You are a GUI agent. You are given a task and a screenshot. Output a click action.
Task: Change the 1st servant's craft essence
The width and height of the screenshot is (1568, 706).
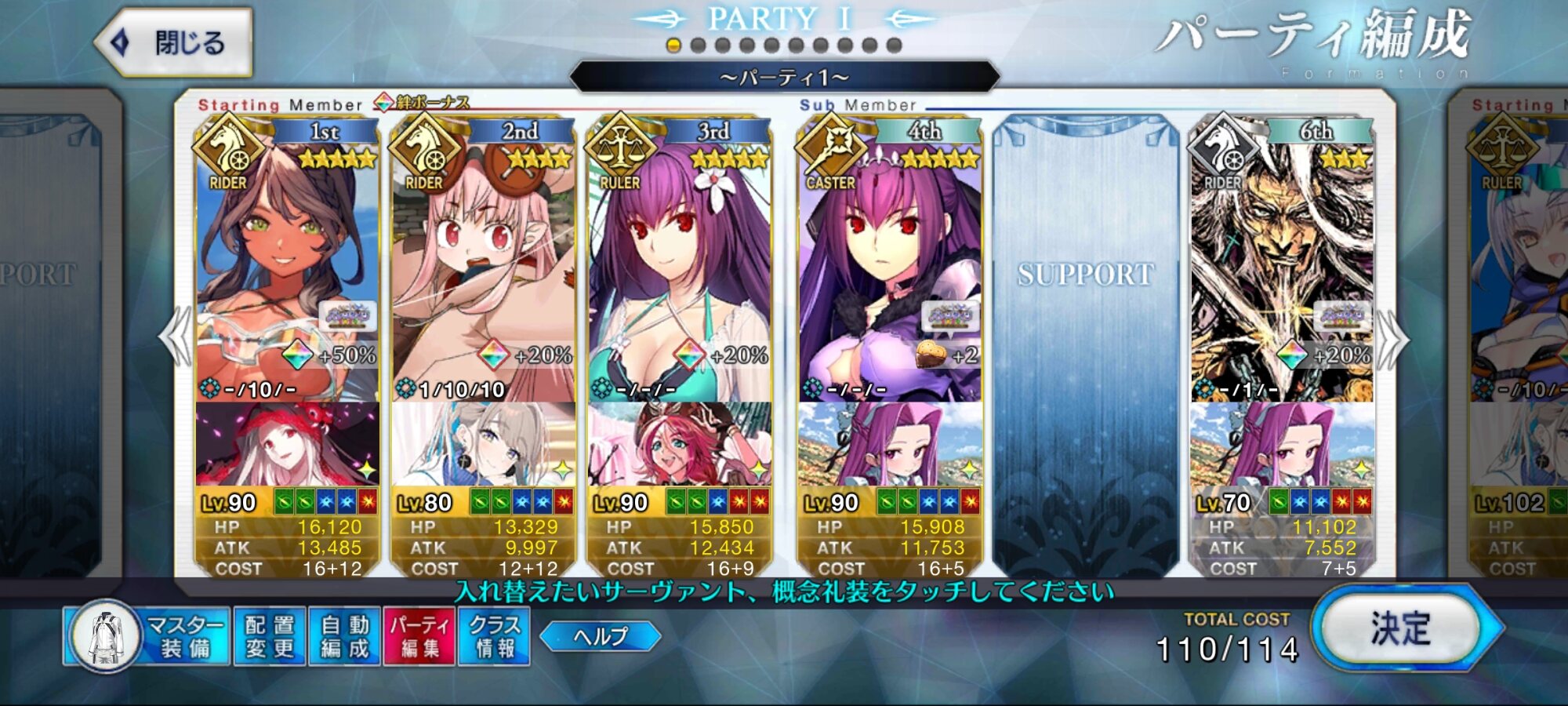(287, 444)
